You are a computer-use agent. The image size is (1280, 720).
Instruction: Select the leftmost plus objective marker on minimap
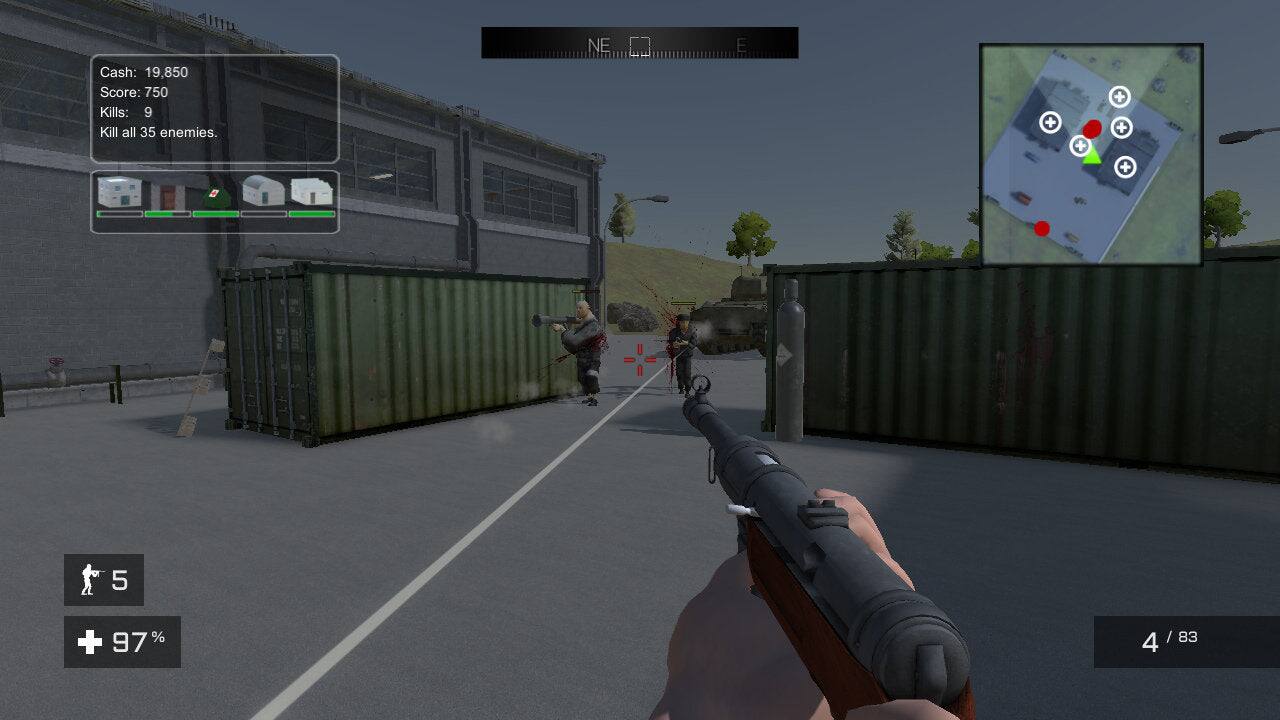[1050, 124]
